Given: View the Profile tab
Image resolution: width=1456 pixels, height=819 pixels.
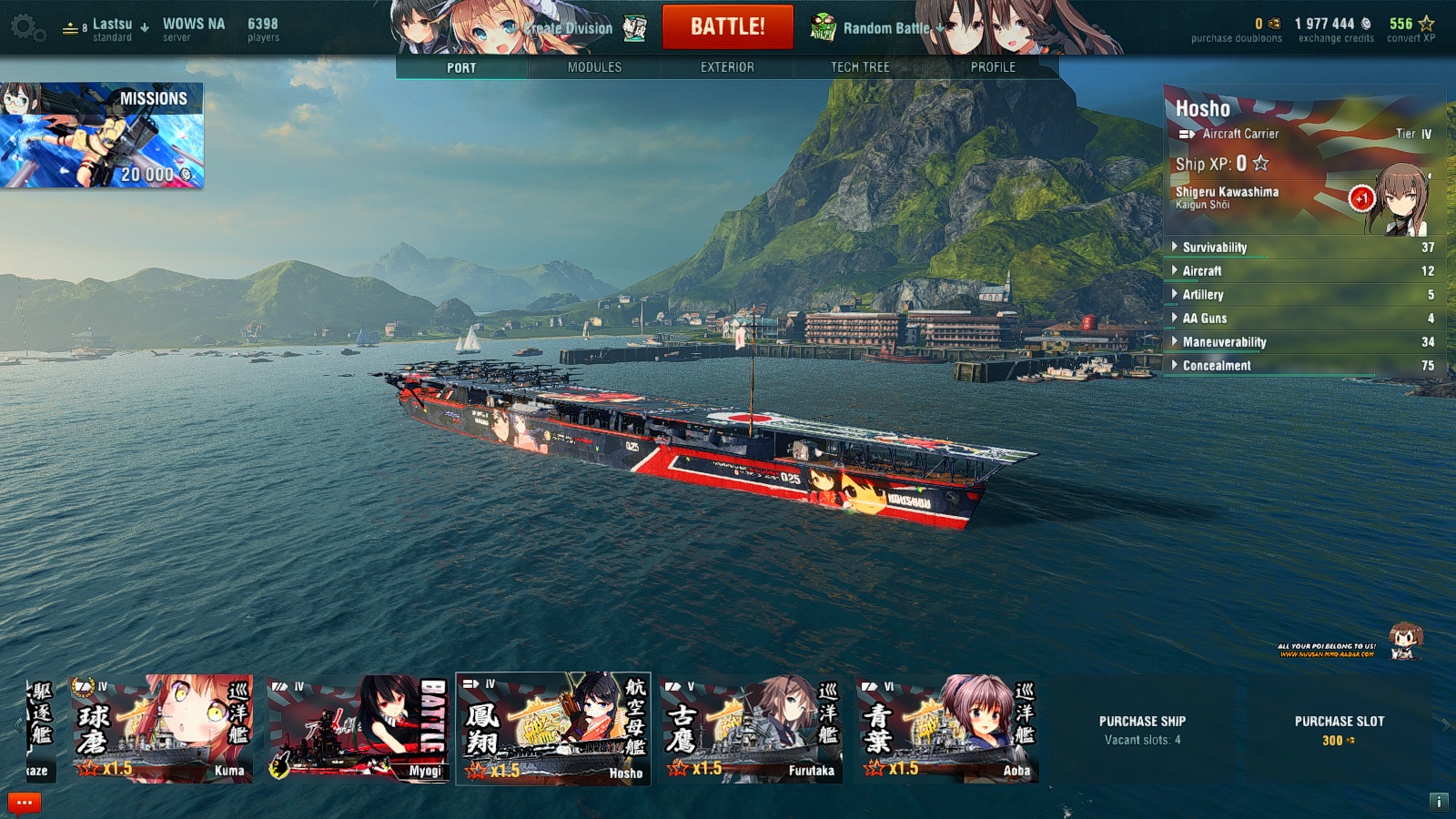Looking at the screenshot, I should 993,67.
